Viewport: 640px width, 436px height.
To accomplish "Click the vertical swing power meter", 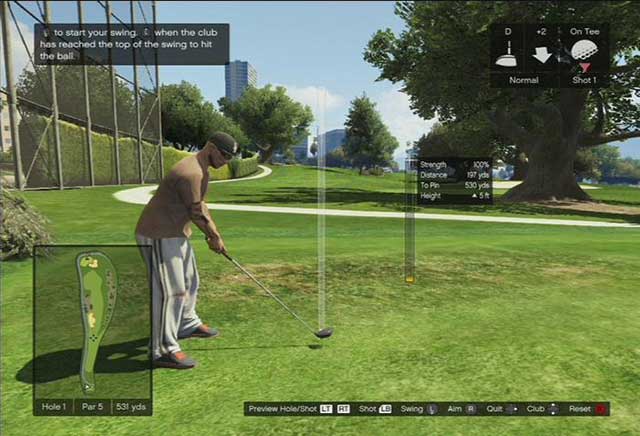I will 409,220.
